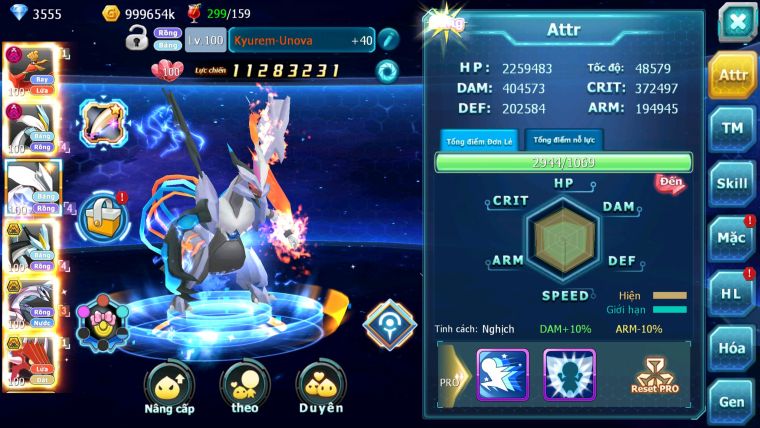Switch to the Attr tab
Screen dimensions: 760x428
pyautogui.click(x=733, y=75)
